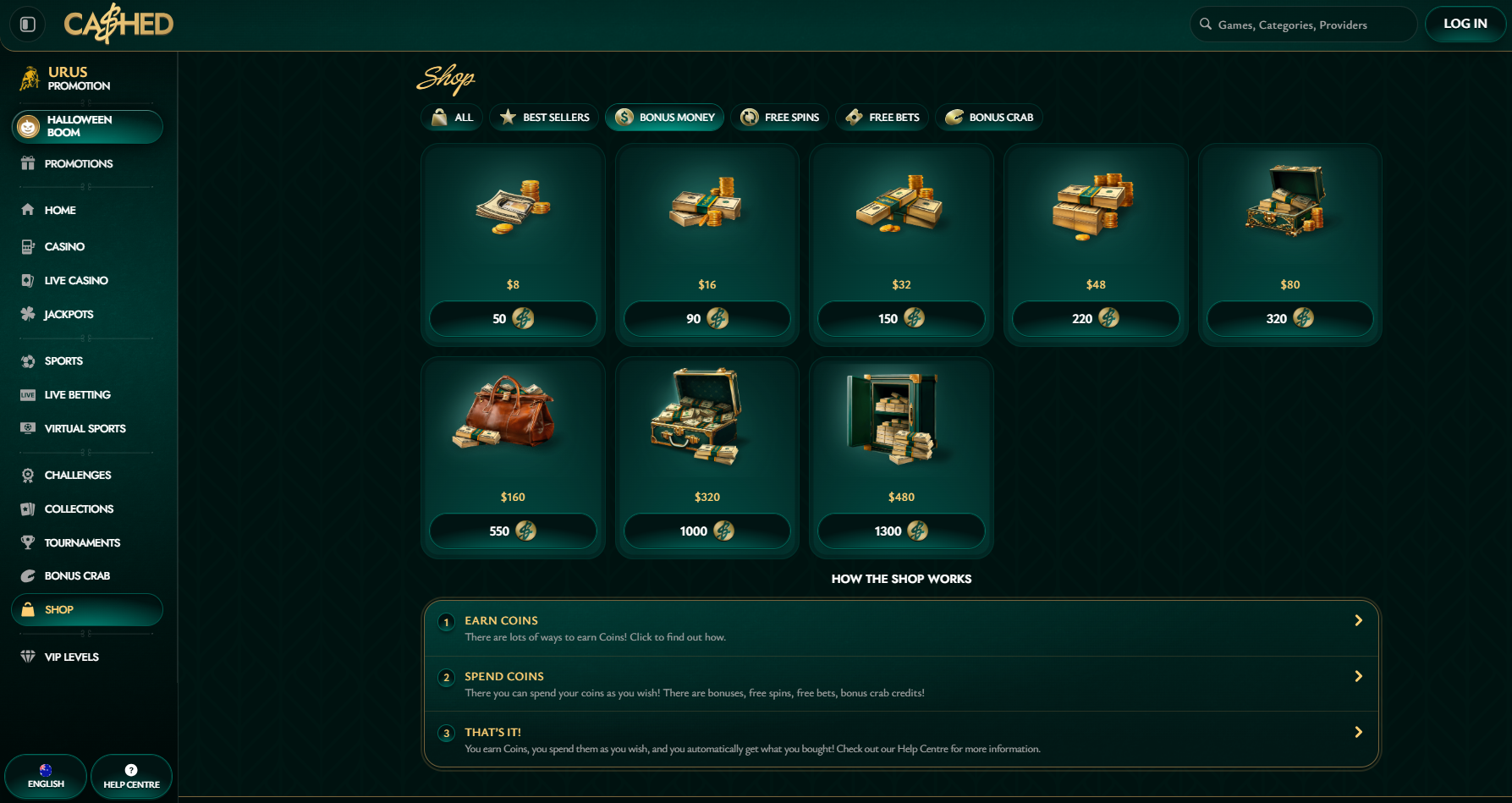
Task: Focus the games search field
Action: pos(1303,25)
